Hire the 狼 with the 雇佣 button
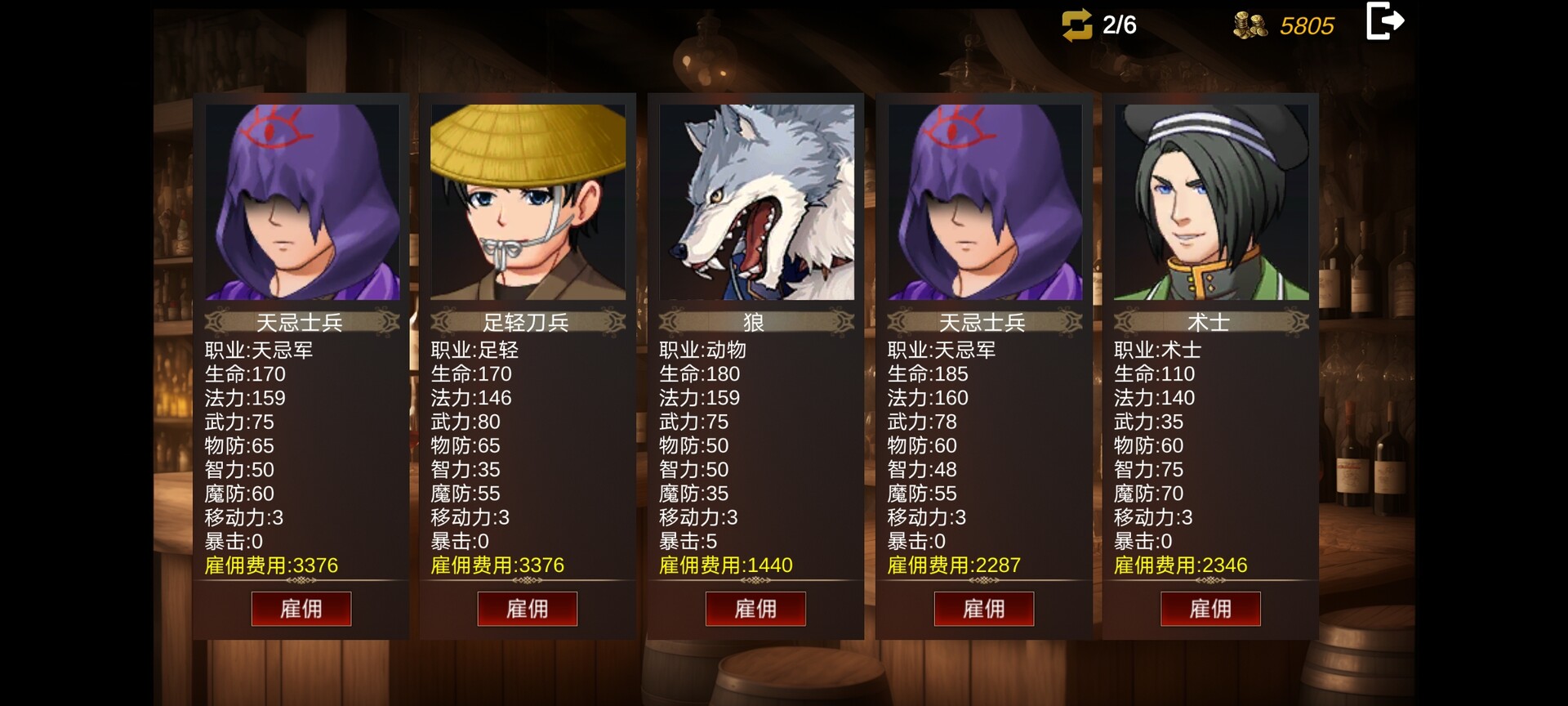The width and height of the screenshot is (1568, 706). tap(755, 609)
